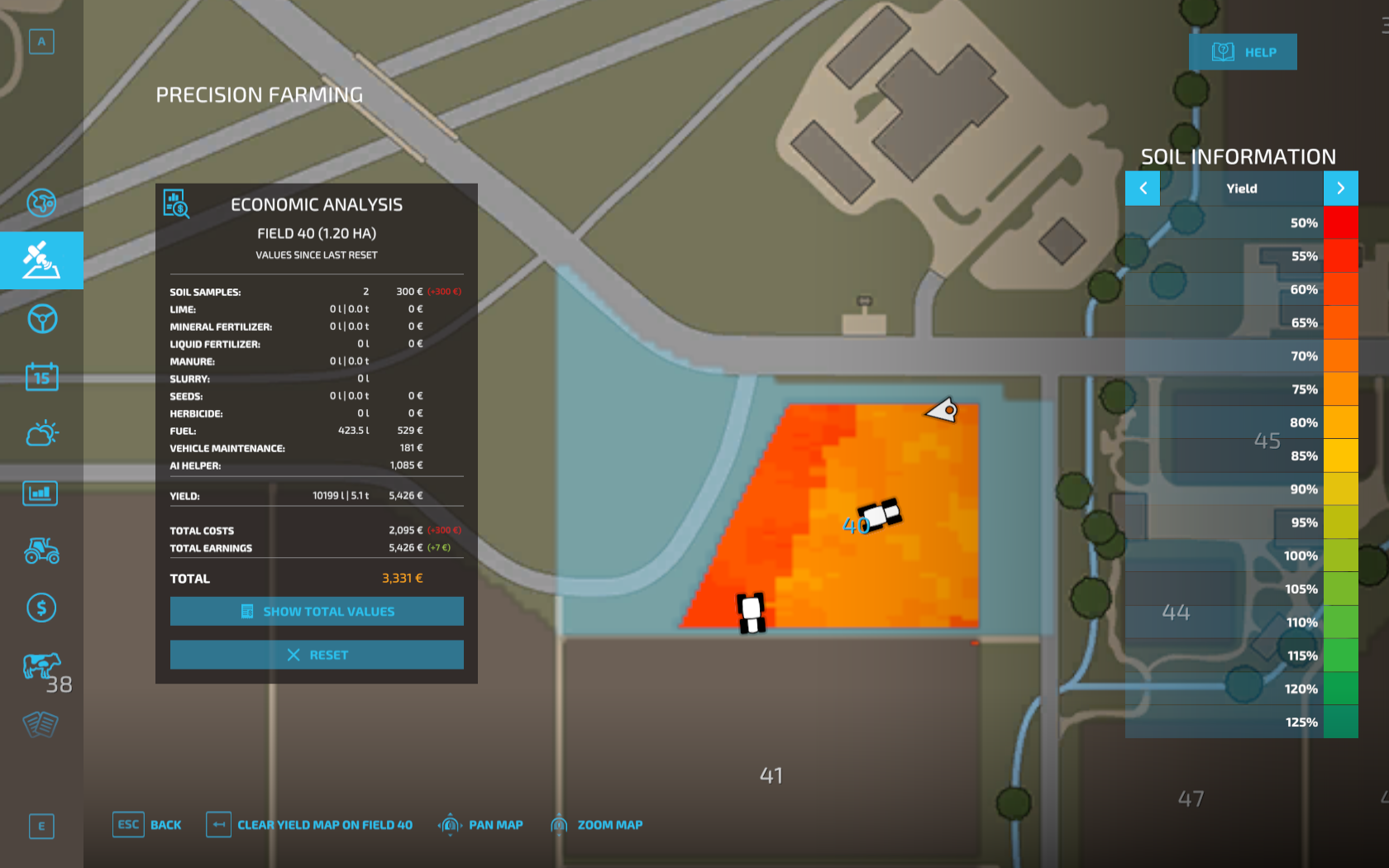Open the Help panel
1389x868 pixels.
(1243, 51)
